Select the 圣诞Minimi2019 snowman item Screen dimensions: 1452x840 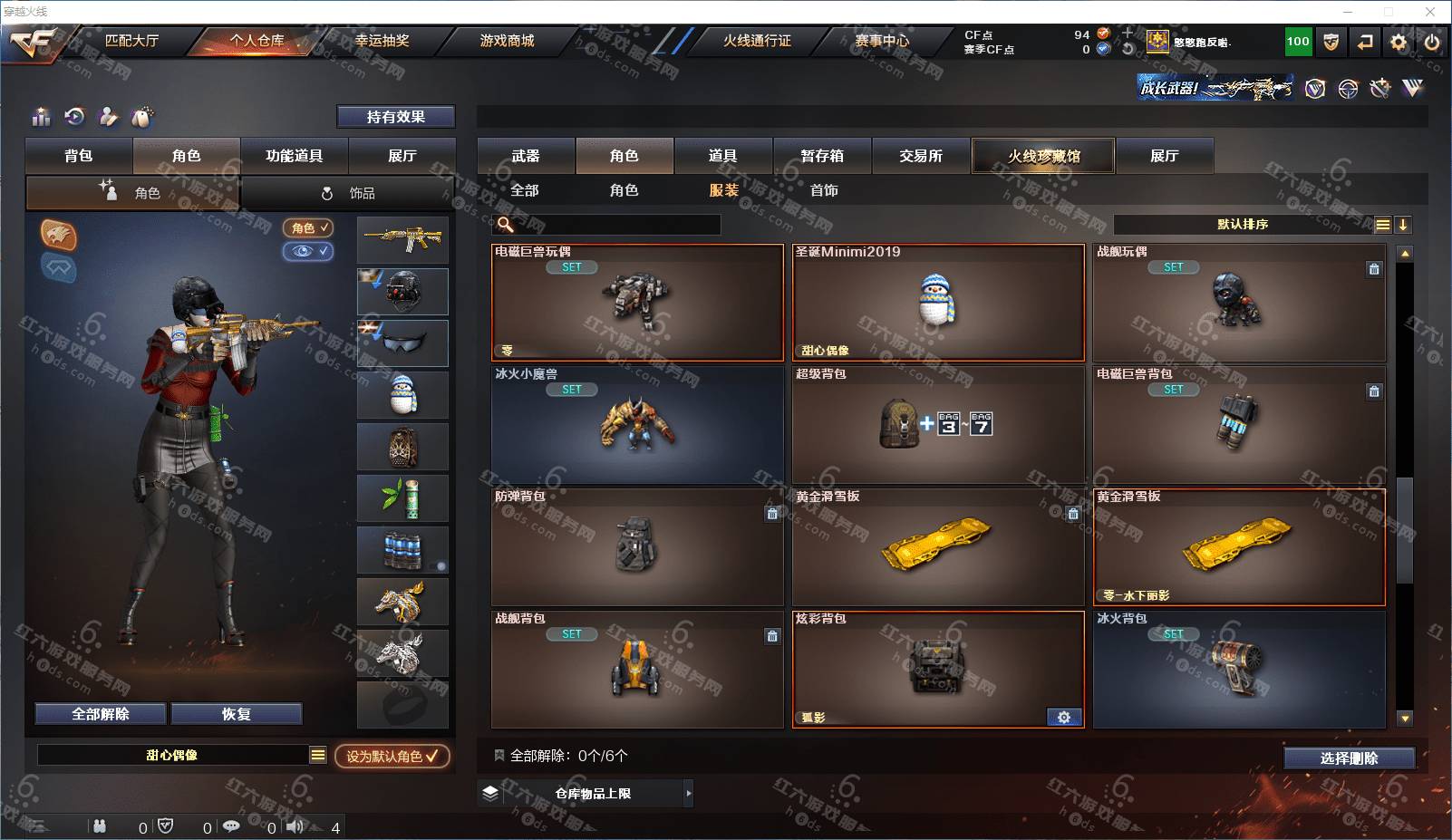938,303
